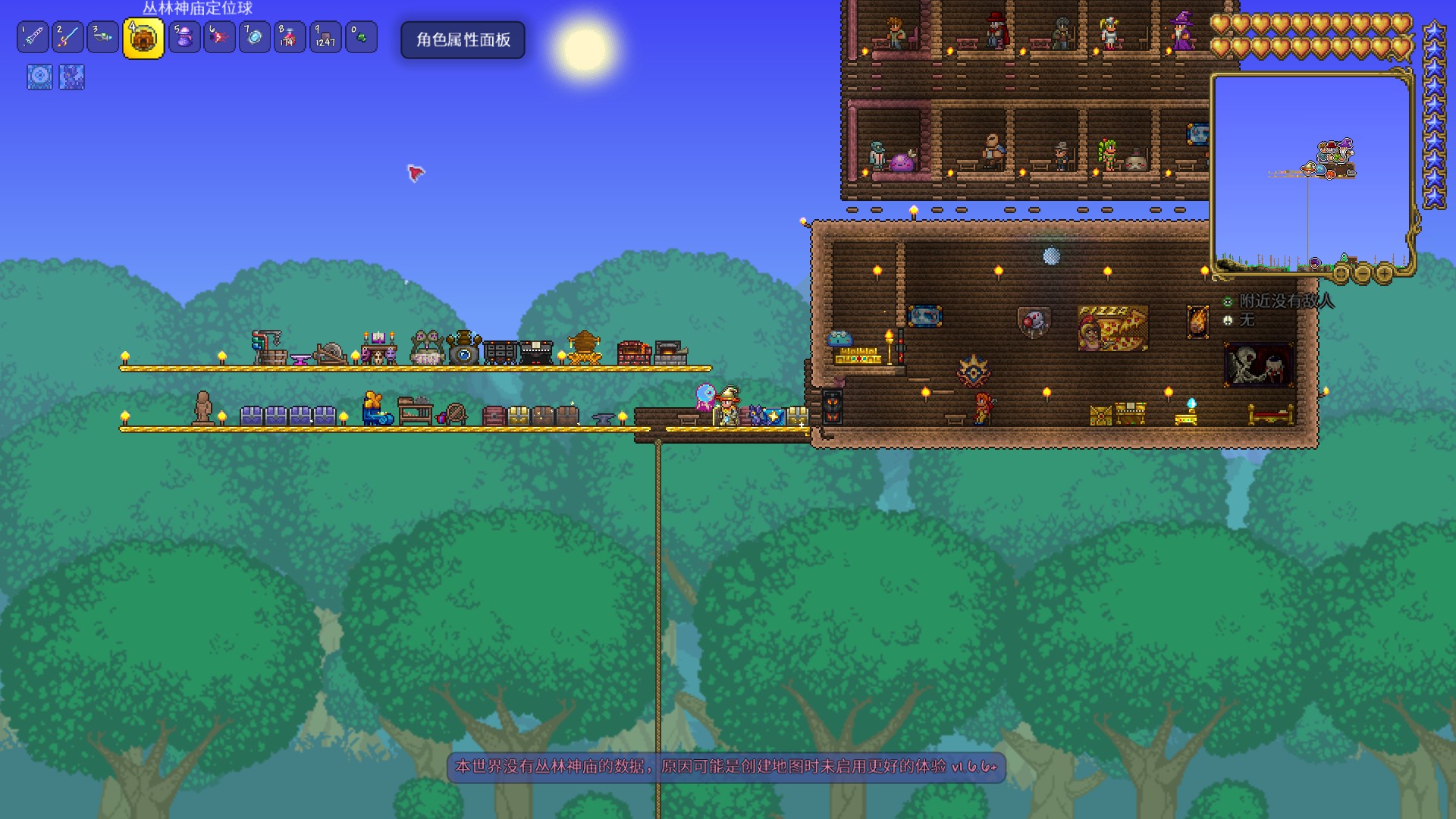Click the 附近没有敌人 enemy radar info icon
This screenshot has height=819, width=1456.
(x=1228, y=302)
